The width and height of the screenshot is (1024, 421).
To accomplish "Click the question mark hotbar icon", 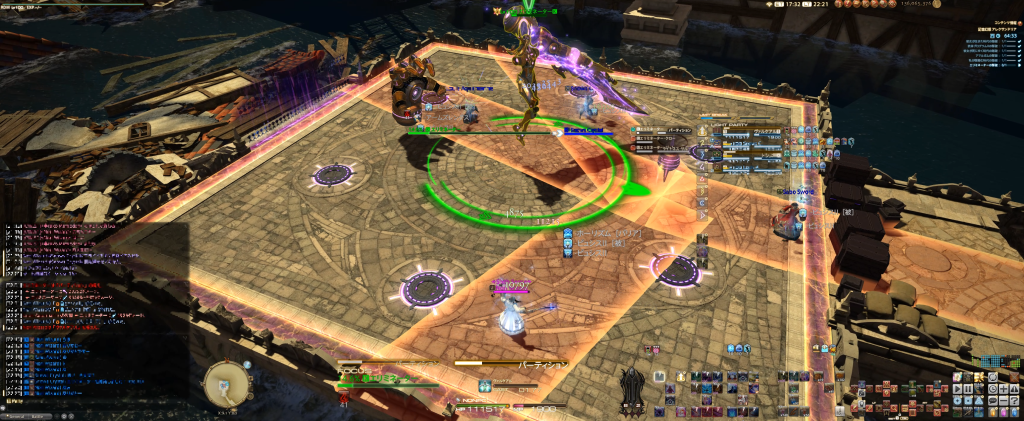I will pyautogui.click(x=1014, y=400).
